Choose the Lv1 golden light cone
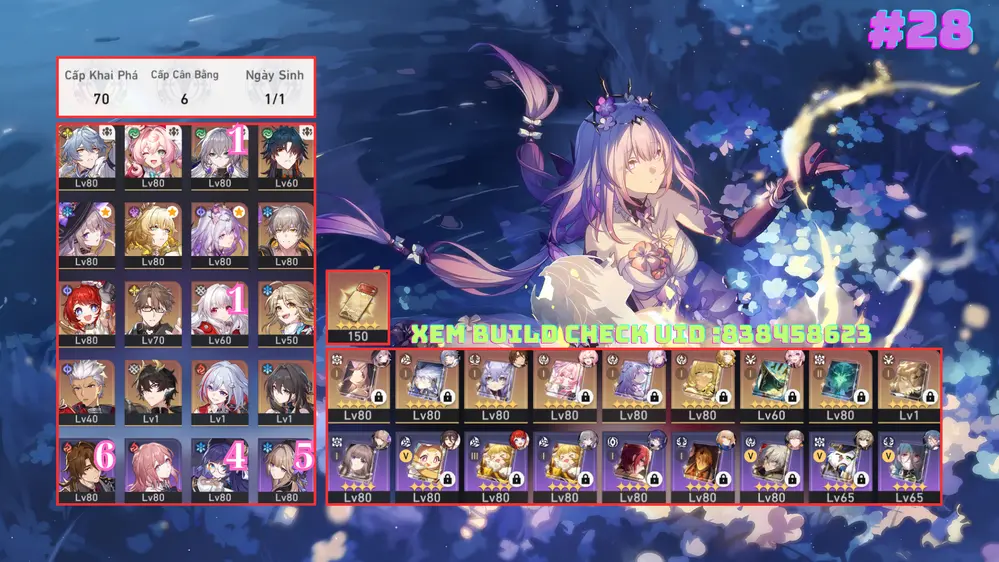Viewport: 999px width, 562px height. (x=908, y=386)
